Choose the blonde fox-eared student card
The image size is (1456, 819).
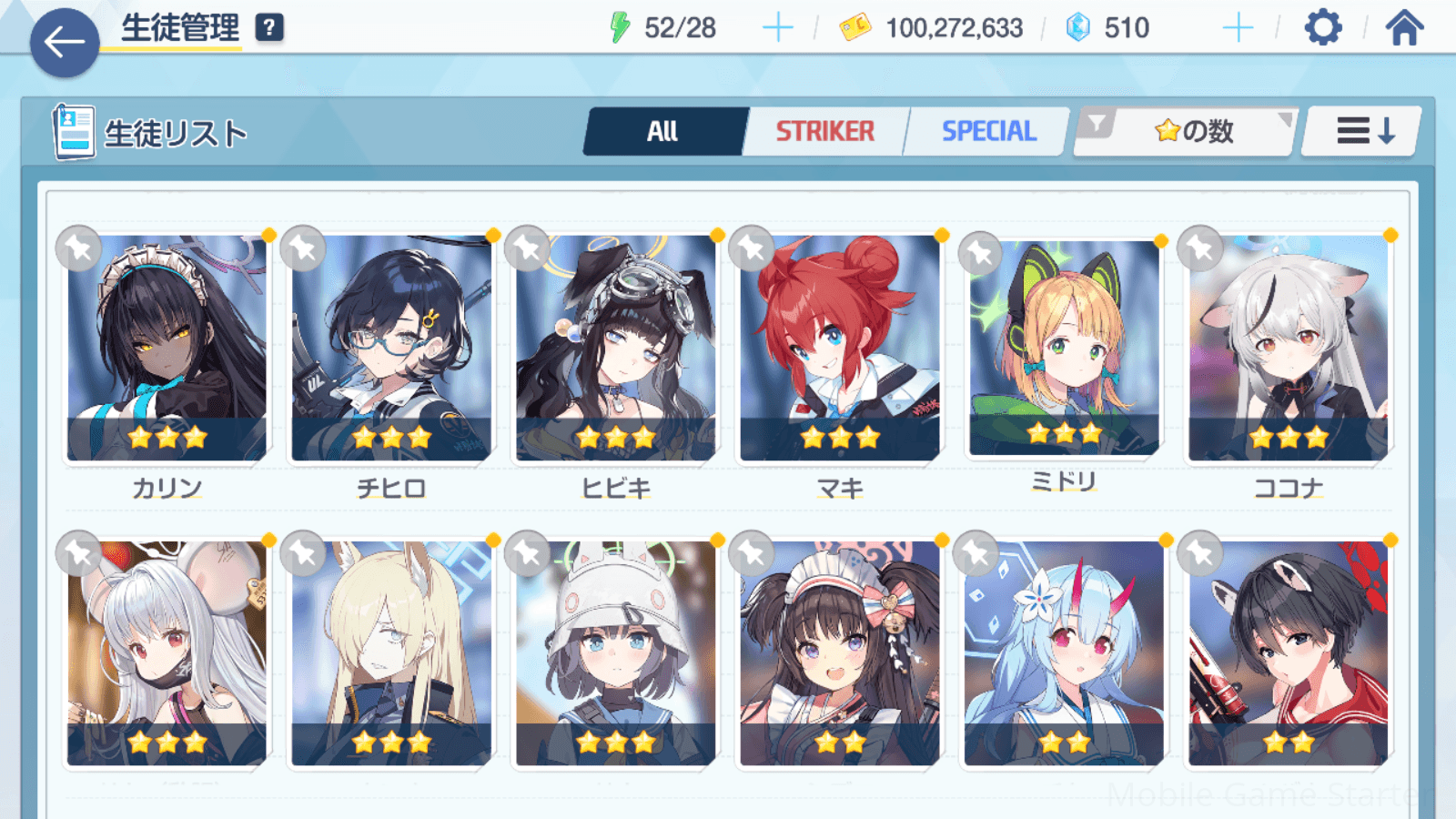click(x=391, y=653)
